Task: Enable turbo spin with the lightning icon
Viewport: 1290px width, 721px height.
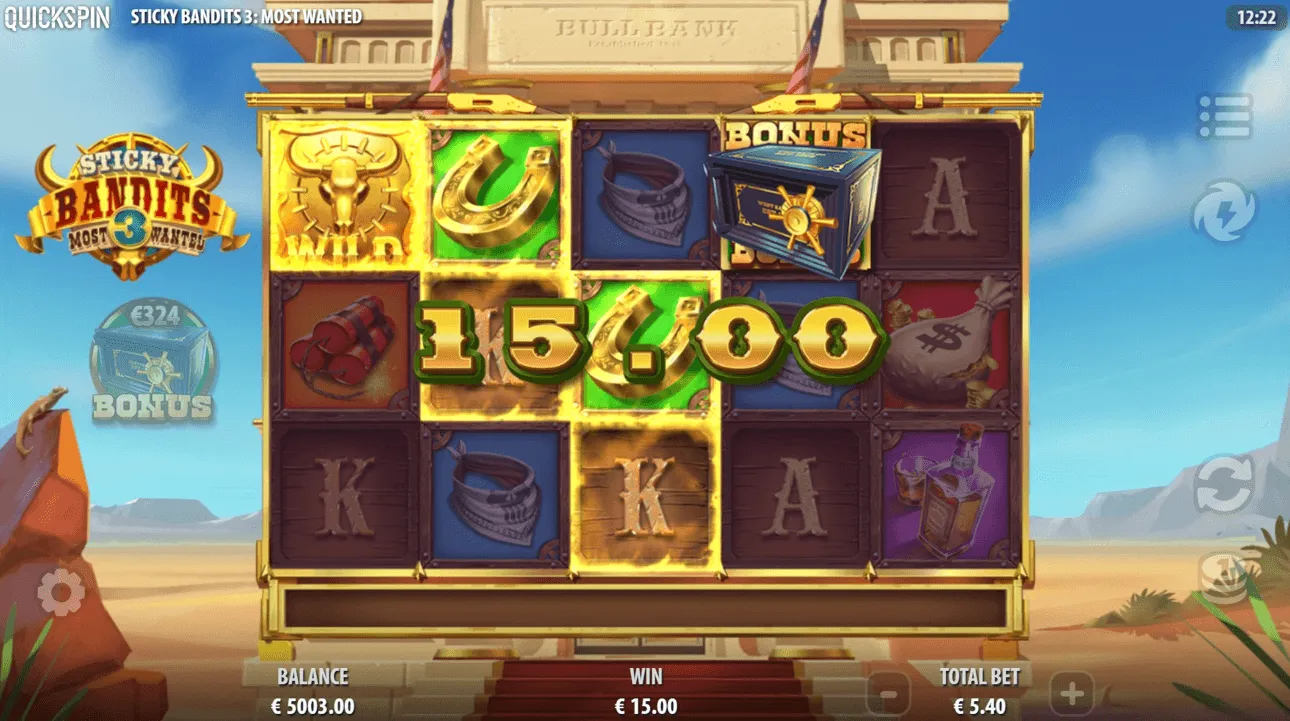Action: [x=1224, y=211]
